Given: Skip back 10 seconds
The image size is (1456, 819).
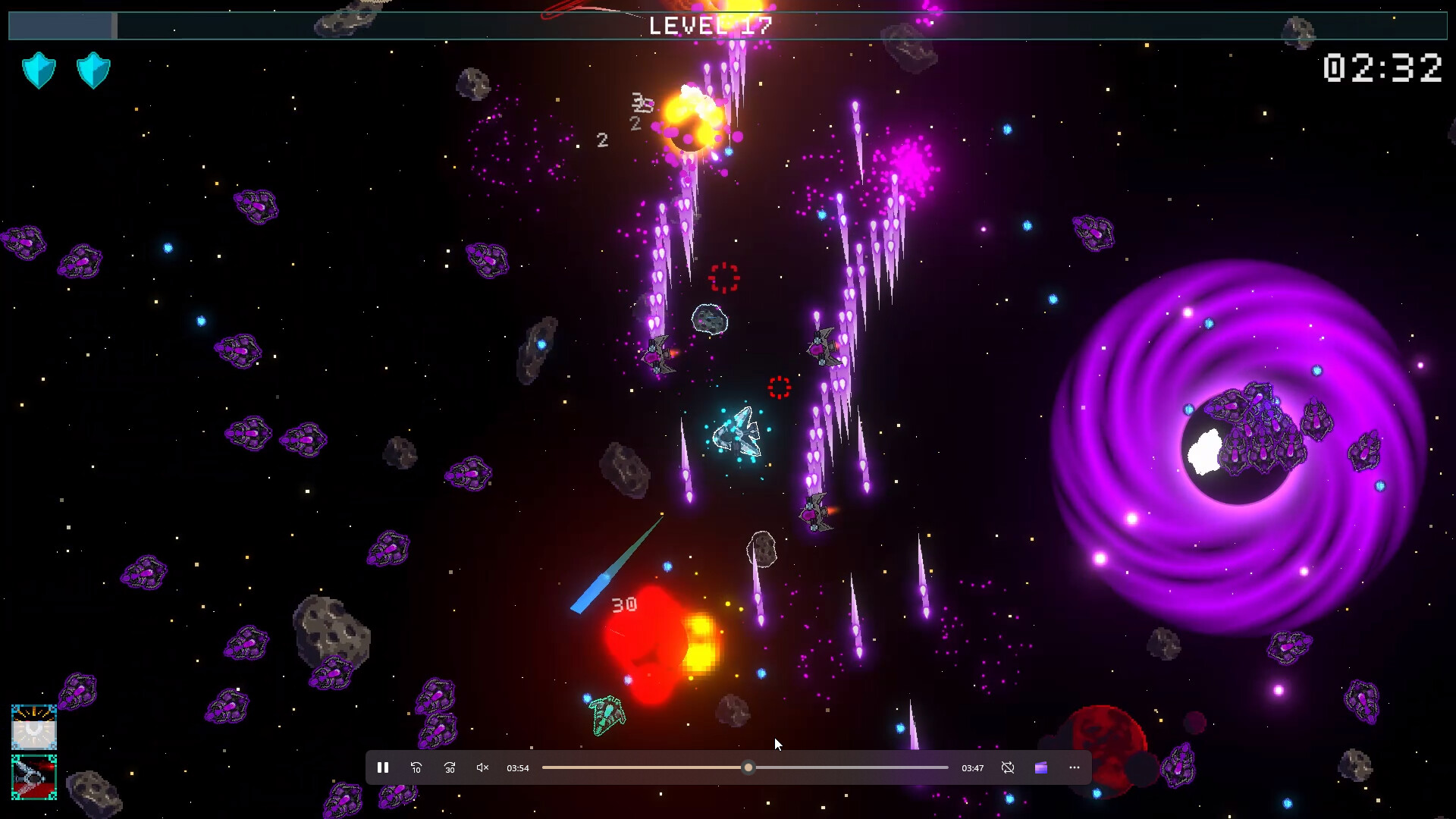Looking at the screenshot, I should coord(416,767).
